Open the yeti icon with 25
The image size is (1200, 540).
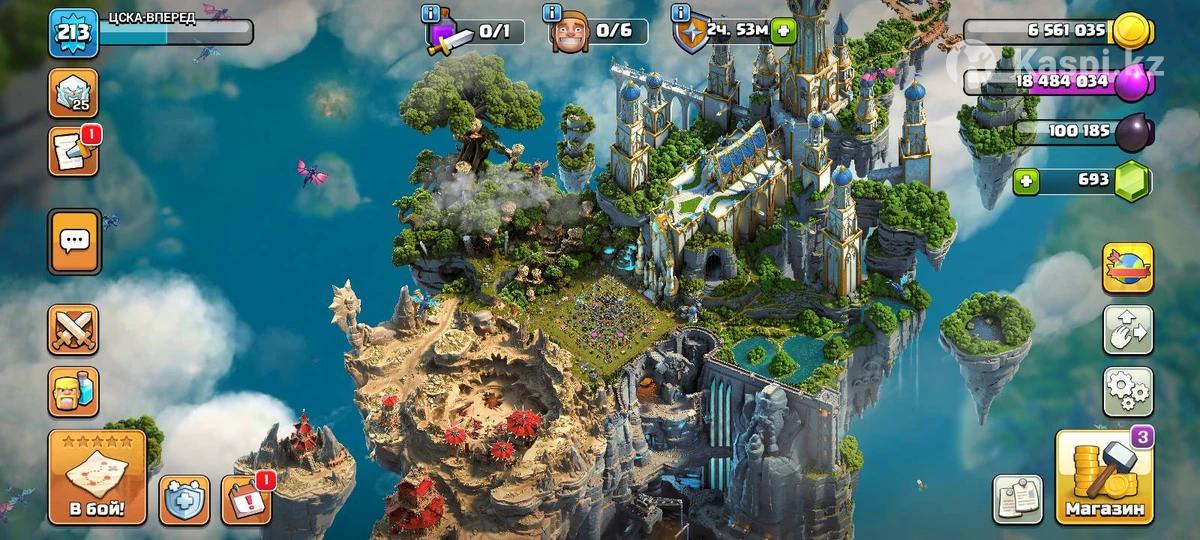[x=74, y=93]
